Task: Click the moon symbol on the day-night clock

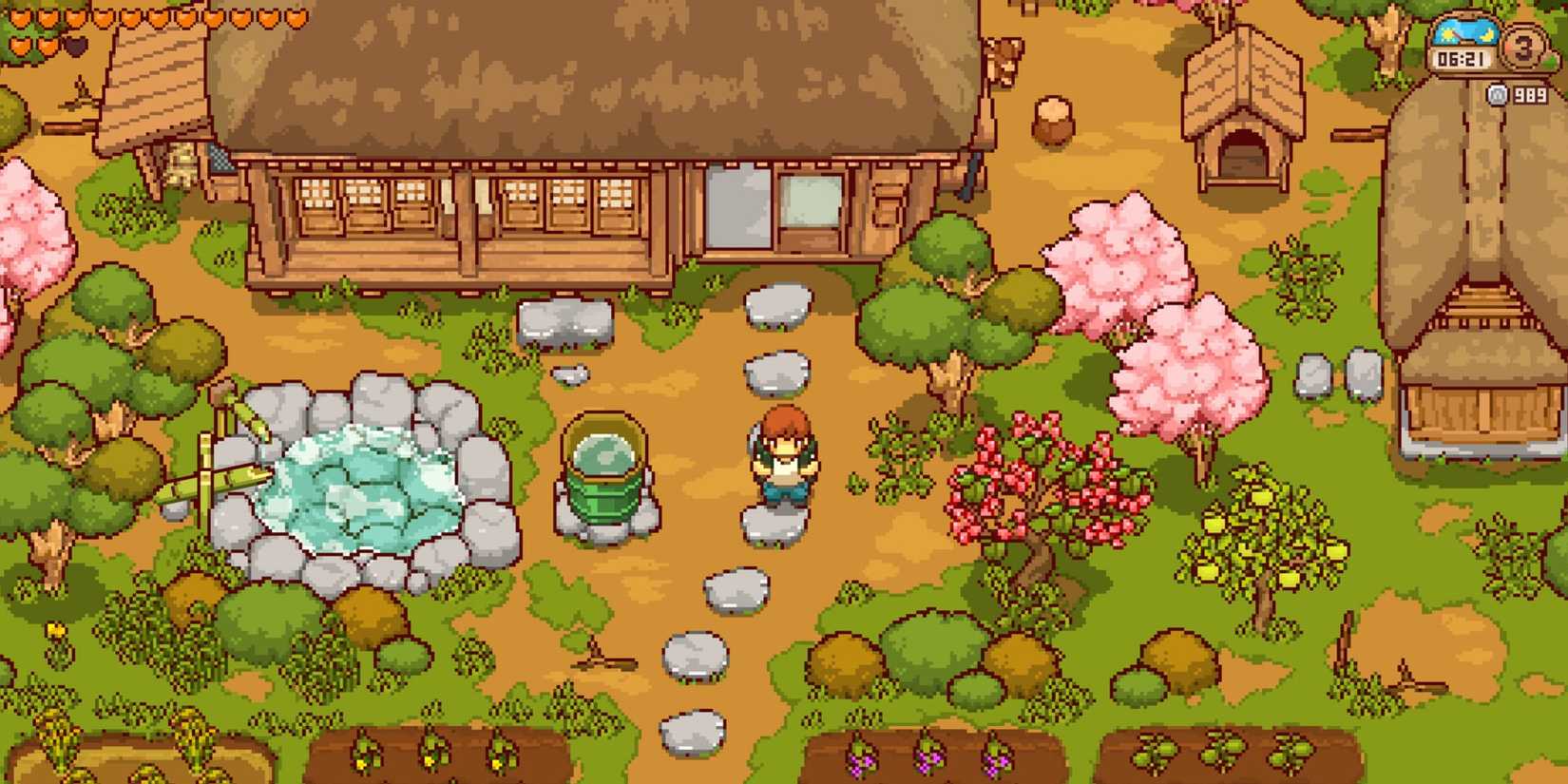Action: click(1486, 36)
